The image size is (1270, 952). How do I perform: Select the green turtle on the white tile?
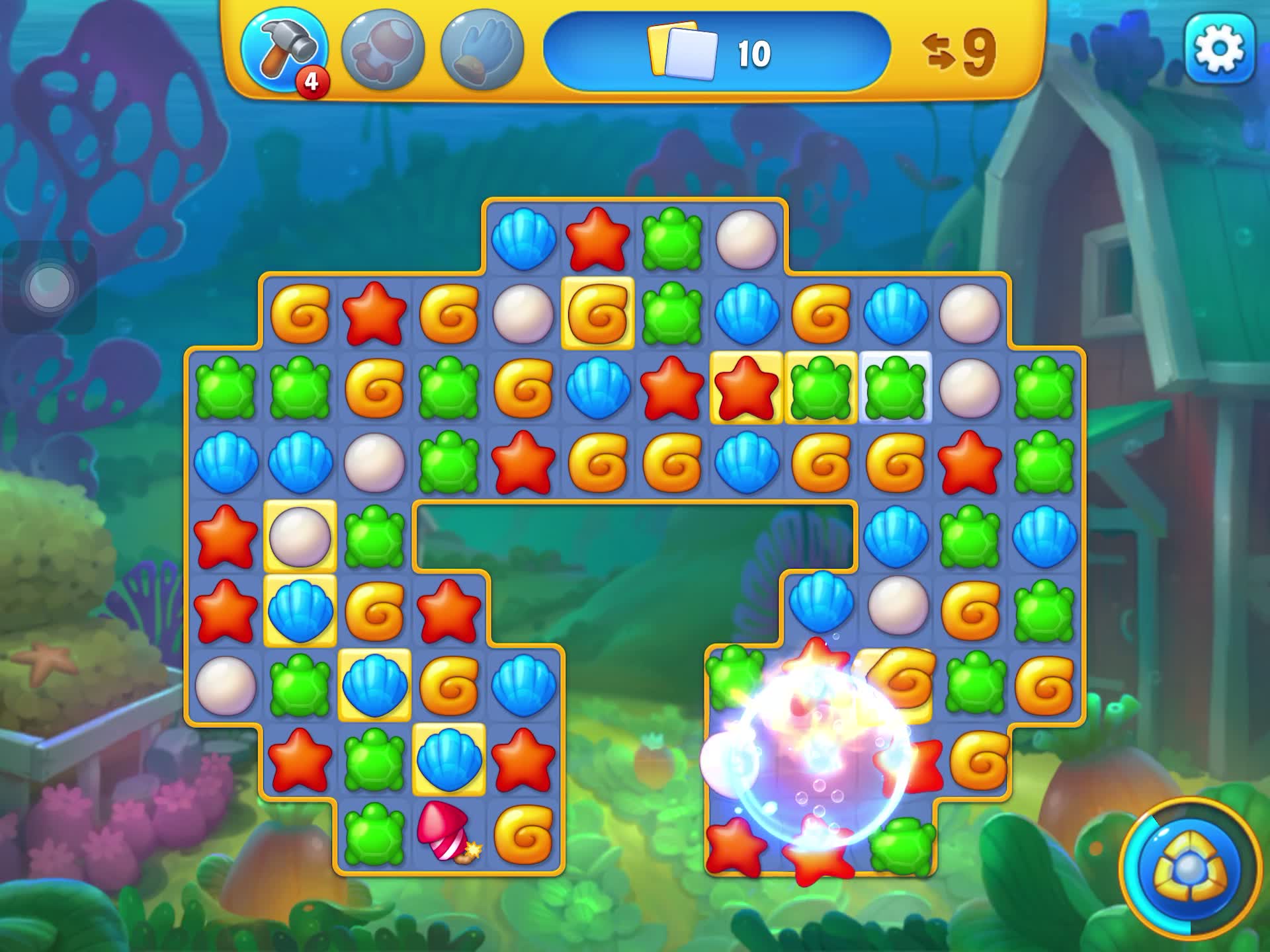click(x=895, y=387)
